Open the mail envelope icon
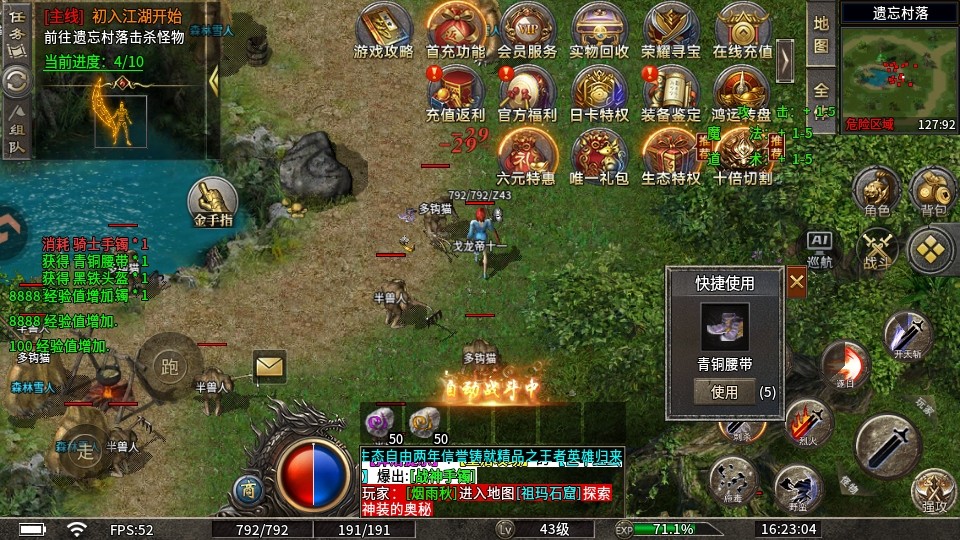 coord(269,367)
